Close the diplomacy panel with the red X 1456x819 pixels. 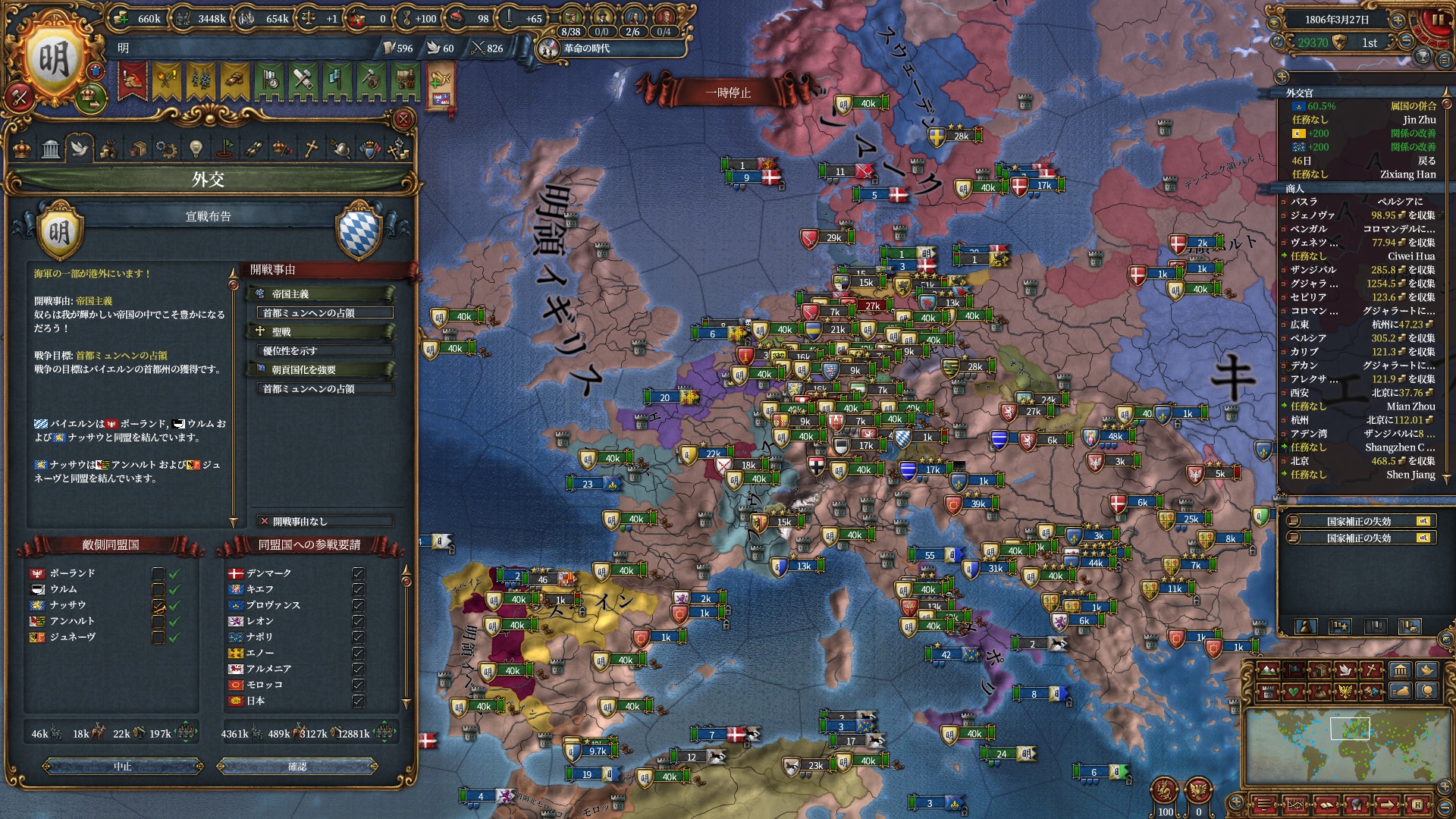(x=403, y=119)
